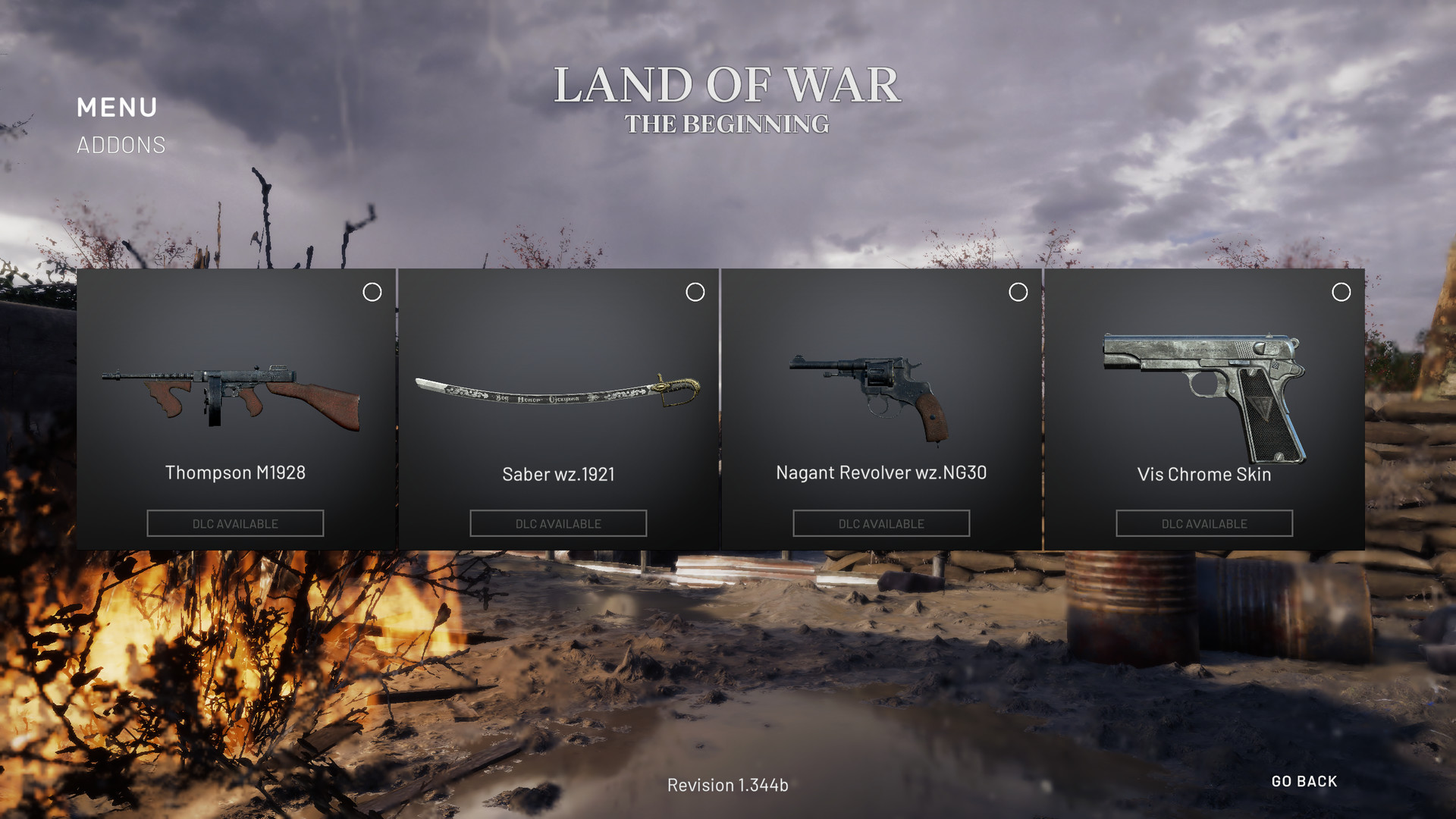This screenshot has height=819, width=1456.
Task: Click GO BACK to leave the screen
Action: (x=1304, y=781)
